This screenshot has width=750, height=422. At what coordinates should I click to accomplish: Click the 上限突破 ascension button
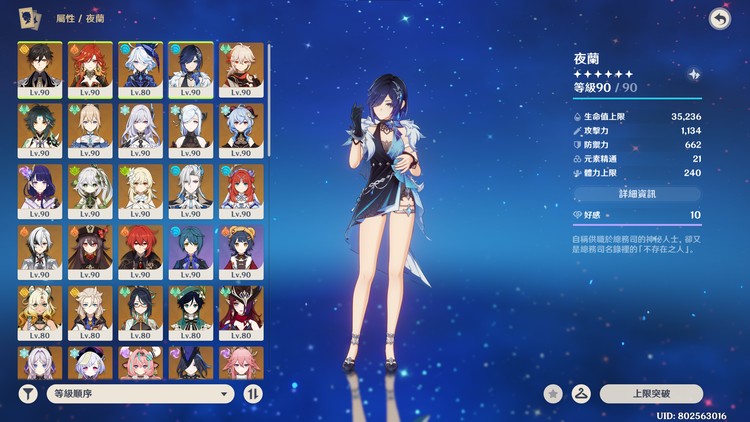pos(652,394)
